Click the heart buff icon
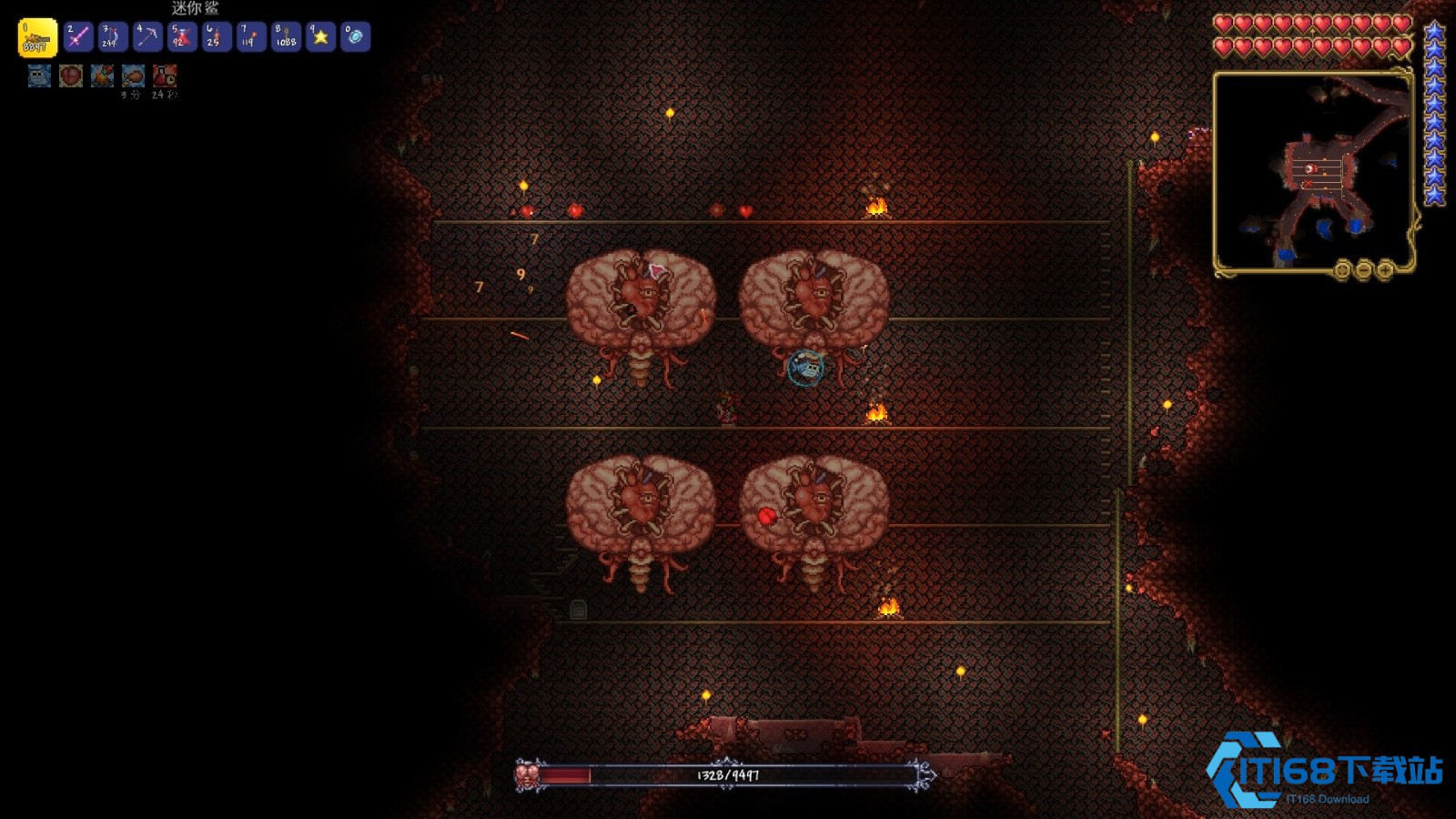The width and height of the screenshot is (1456, 819). pos(71,76)
